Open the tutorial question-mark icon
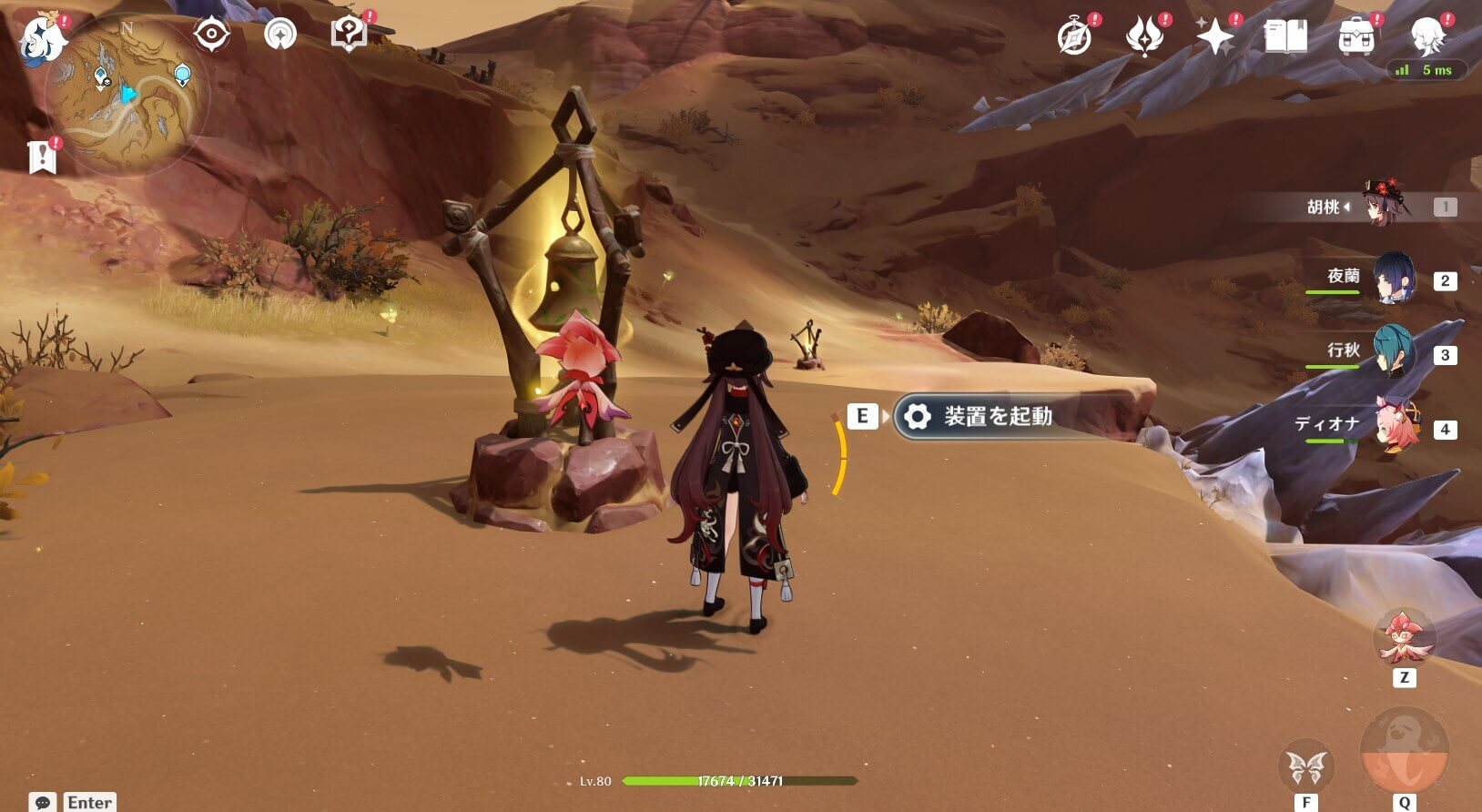Screen dimensions: 1482x812 349,35
